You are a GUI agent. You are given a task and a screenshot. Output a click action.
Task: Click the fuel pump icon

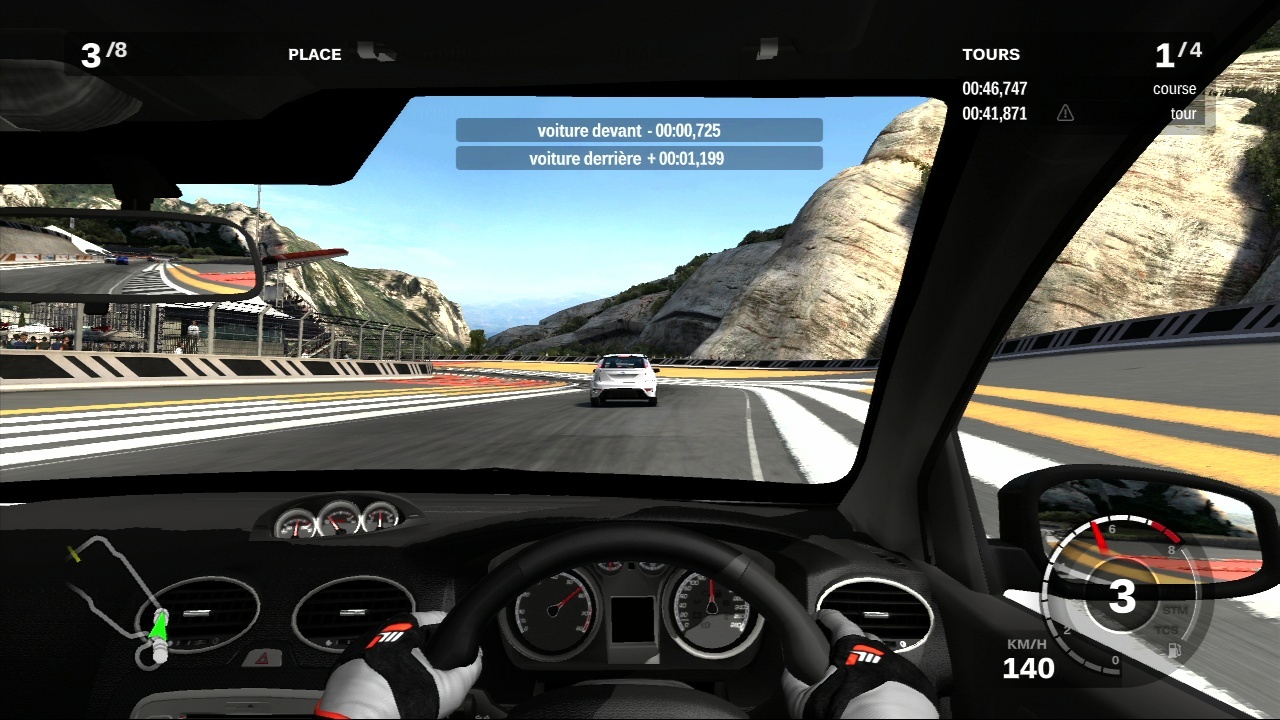coord(1174,650)
